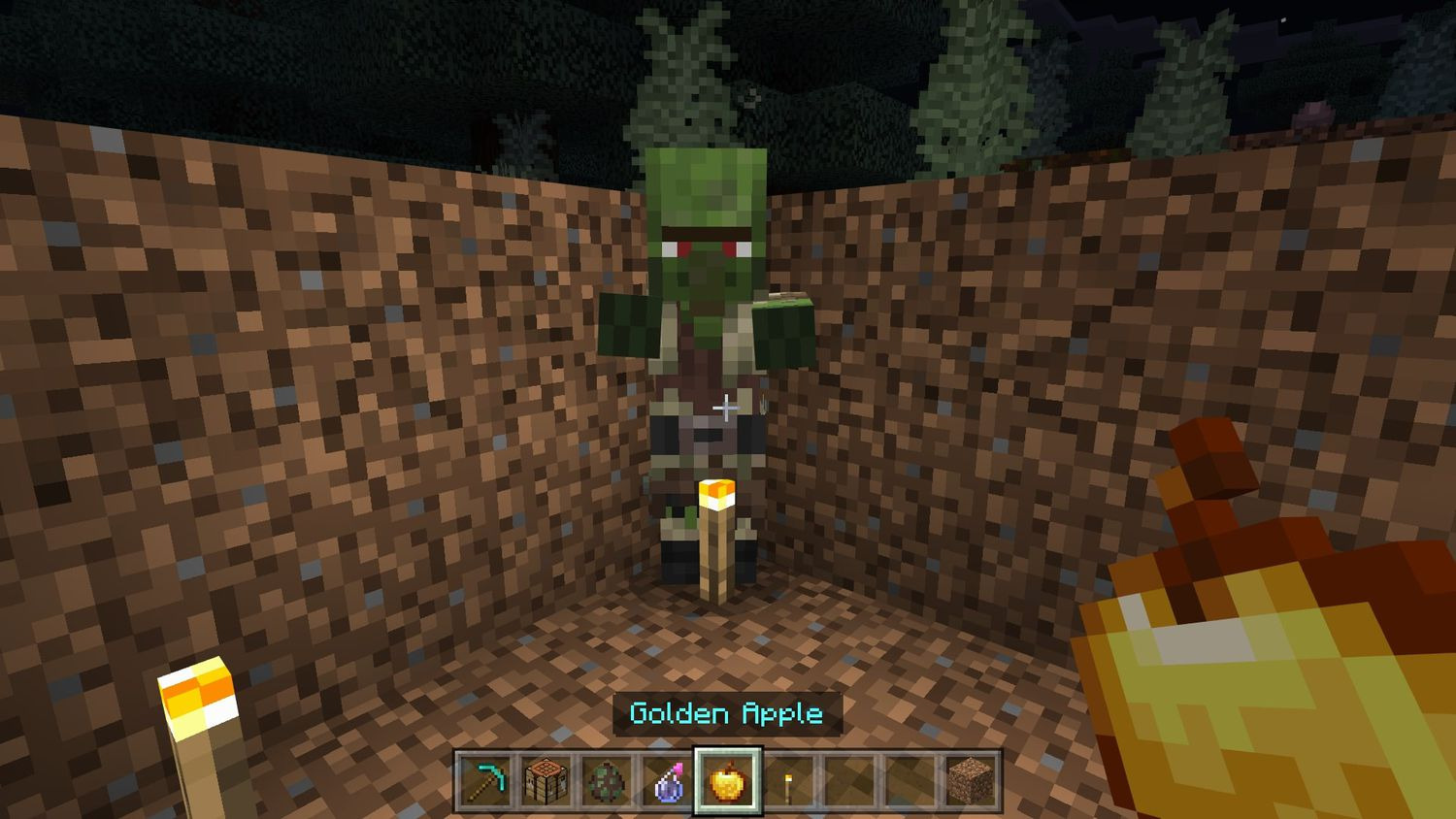This screenshot has width=1456, height=819.
Task: Select the splash potion of weakness
Action: click(666, 784)
